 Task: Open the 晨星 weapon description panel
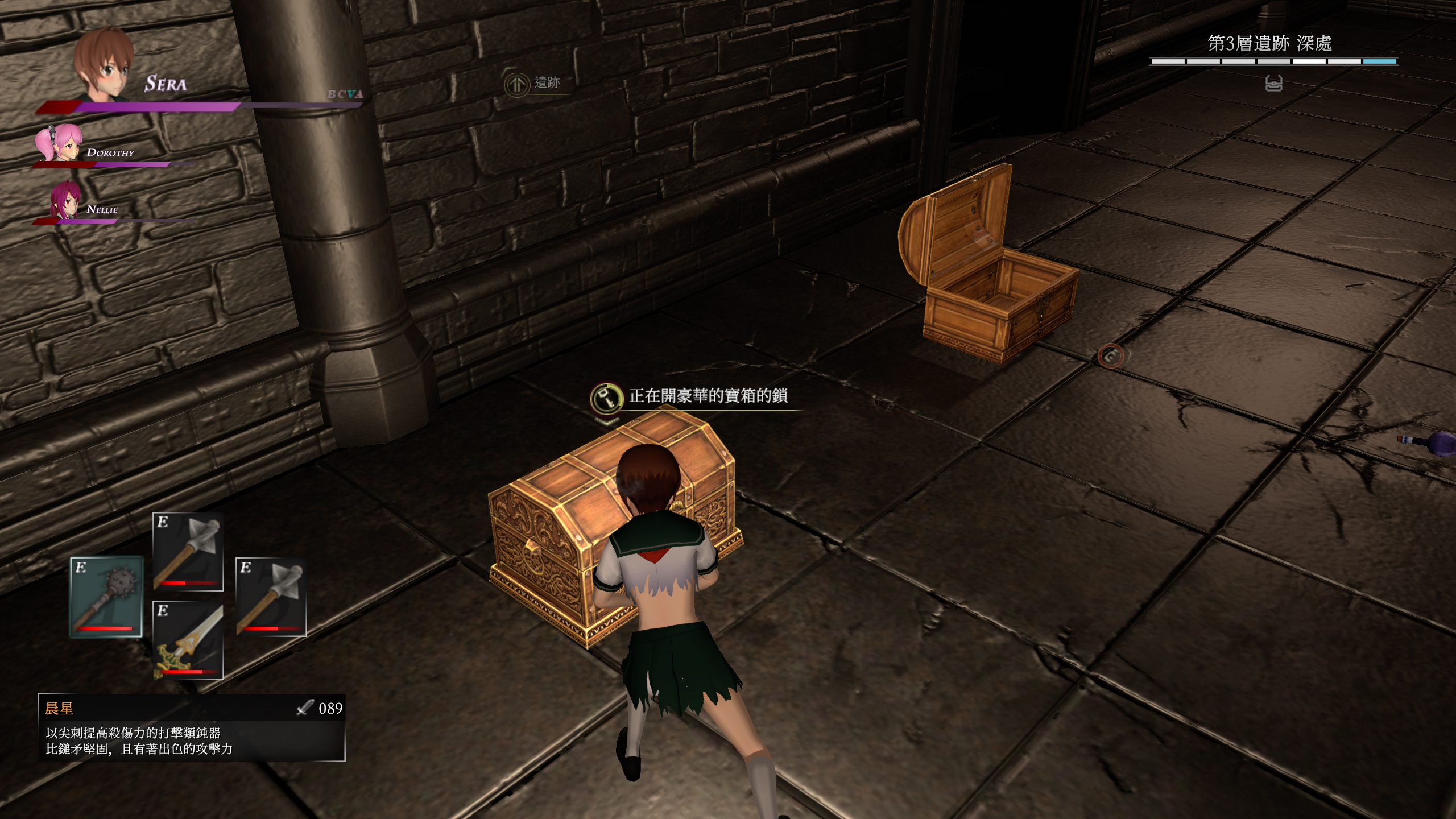pyautogui.click(x=192, y=727)
